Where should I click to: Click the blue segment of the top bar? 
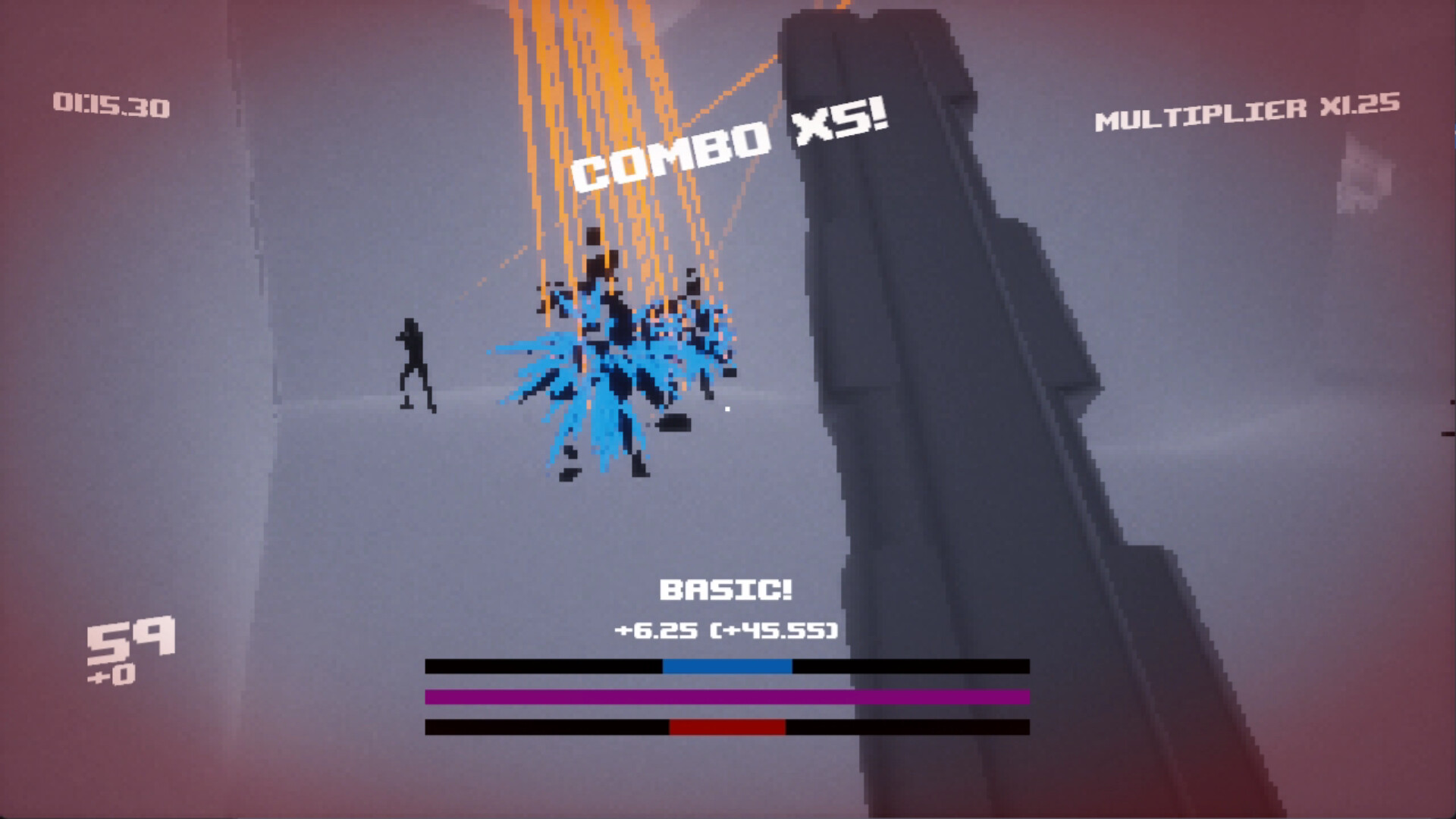point(726,667)
